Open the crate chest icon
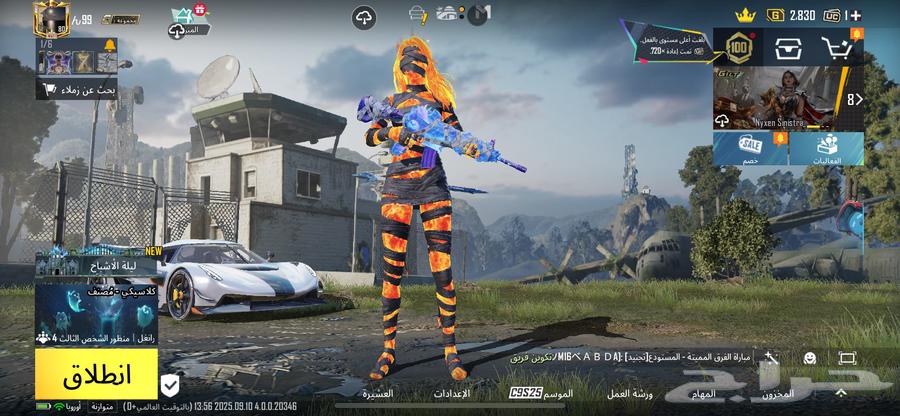The image size is (900, 416). pyautogui.click(x=789, y=47)
